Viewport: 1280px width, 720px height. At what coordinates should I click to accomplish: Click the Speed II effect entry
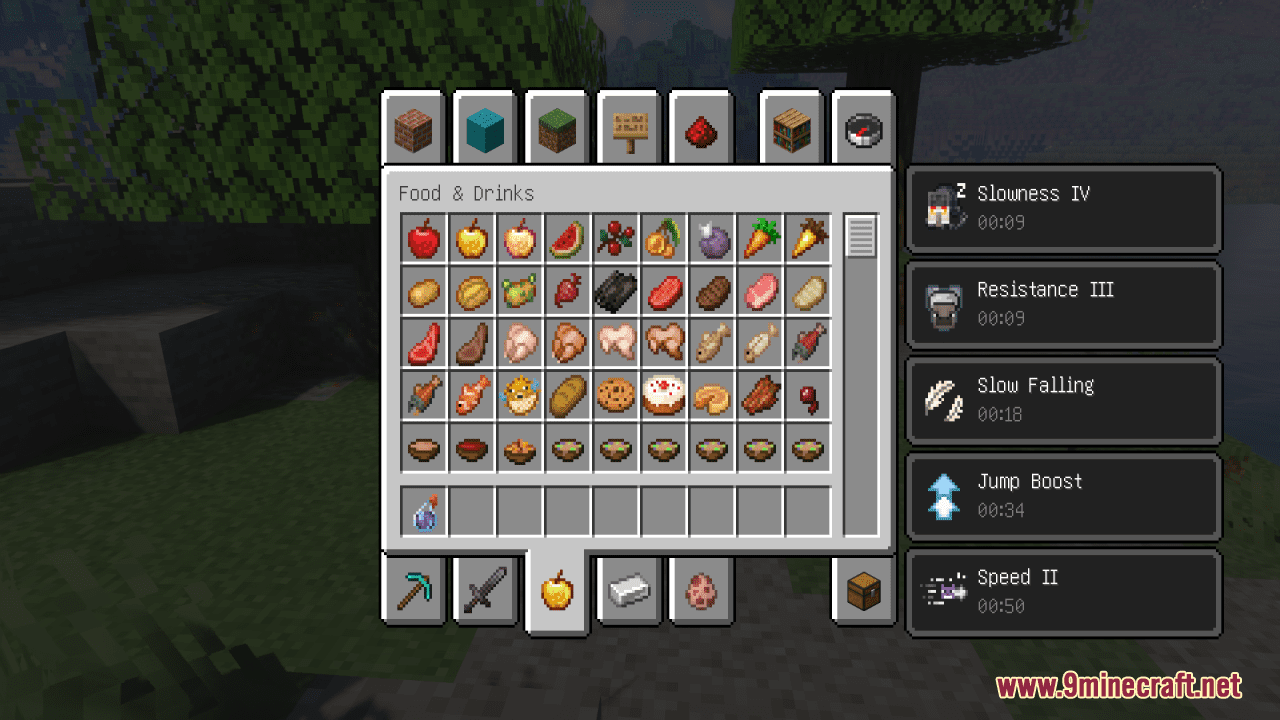click(1063, 592)
